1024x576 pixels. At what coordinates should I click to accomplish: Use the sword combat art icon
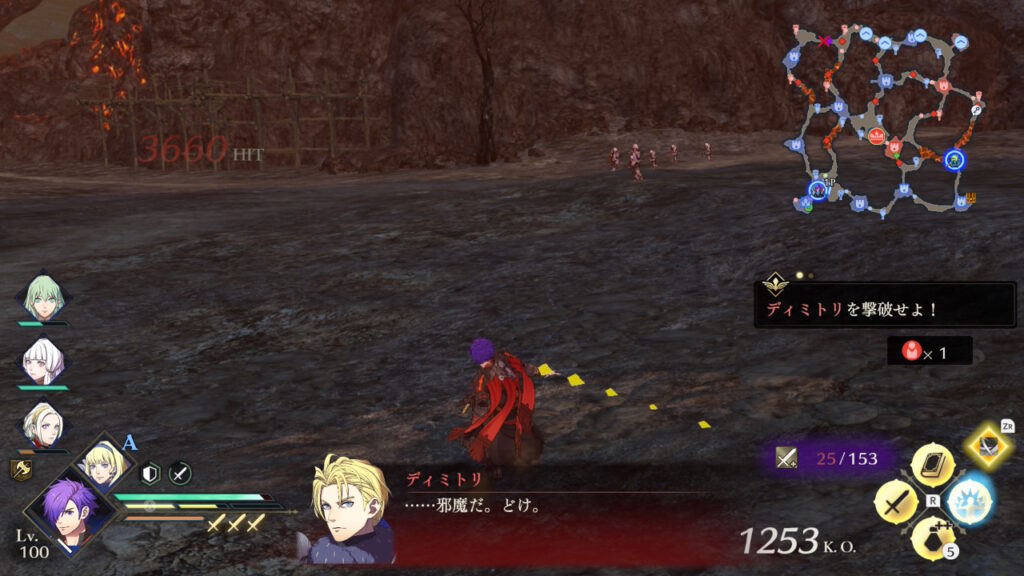click(896, 501)
